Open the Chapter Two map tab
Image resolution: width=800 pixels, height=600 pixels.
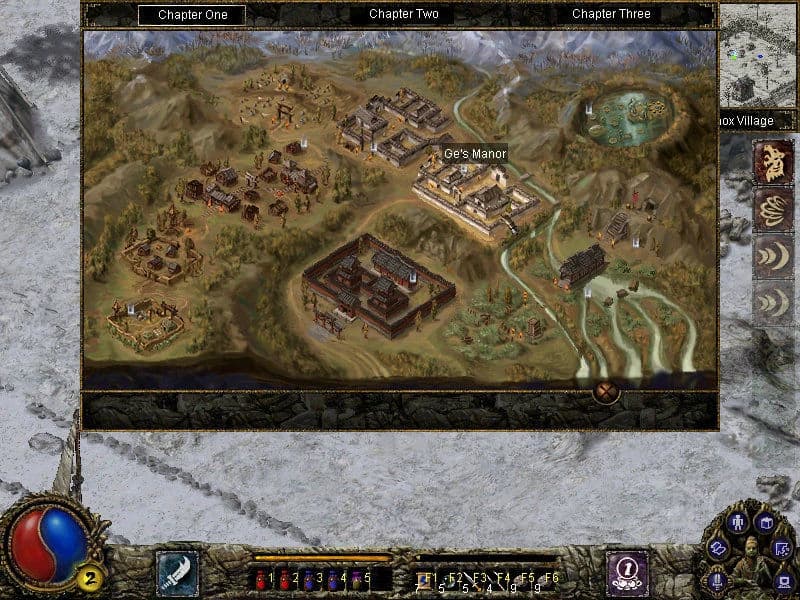[403, 14]
